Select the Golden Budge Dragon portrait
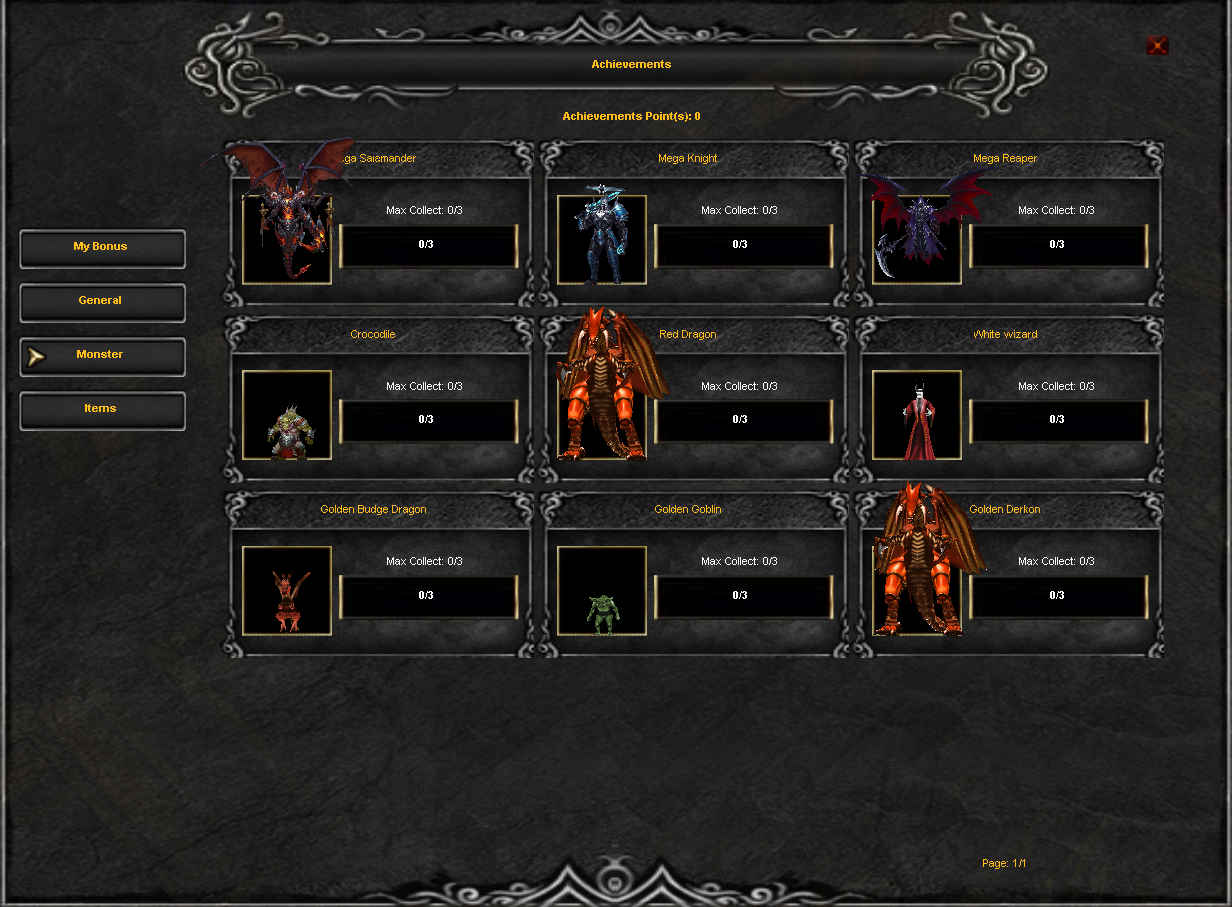The height and width of the screenshot is (907, 1232). pos(287,590)
